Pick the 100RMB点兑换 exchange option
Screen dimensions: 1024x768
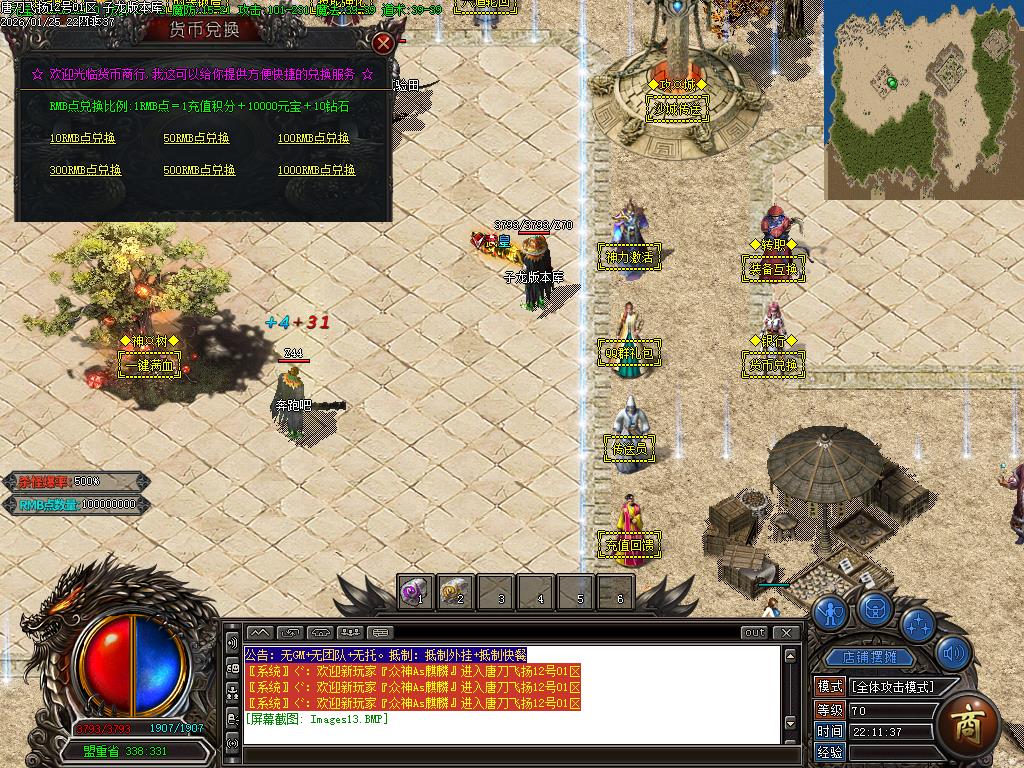[313, 139]
